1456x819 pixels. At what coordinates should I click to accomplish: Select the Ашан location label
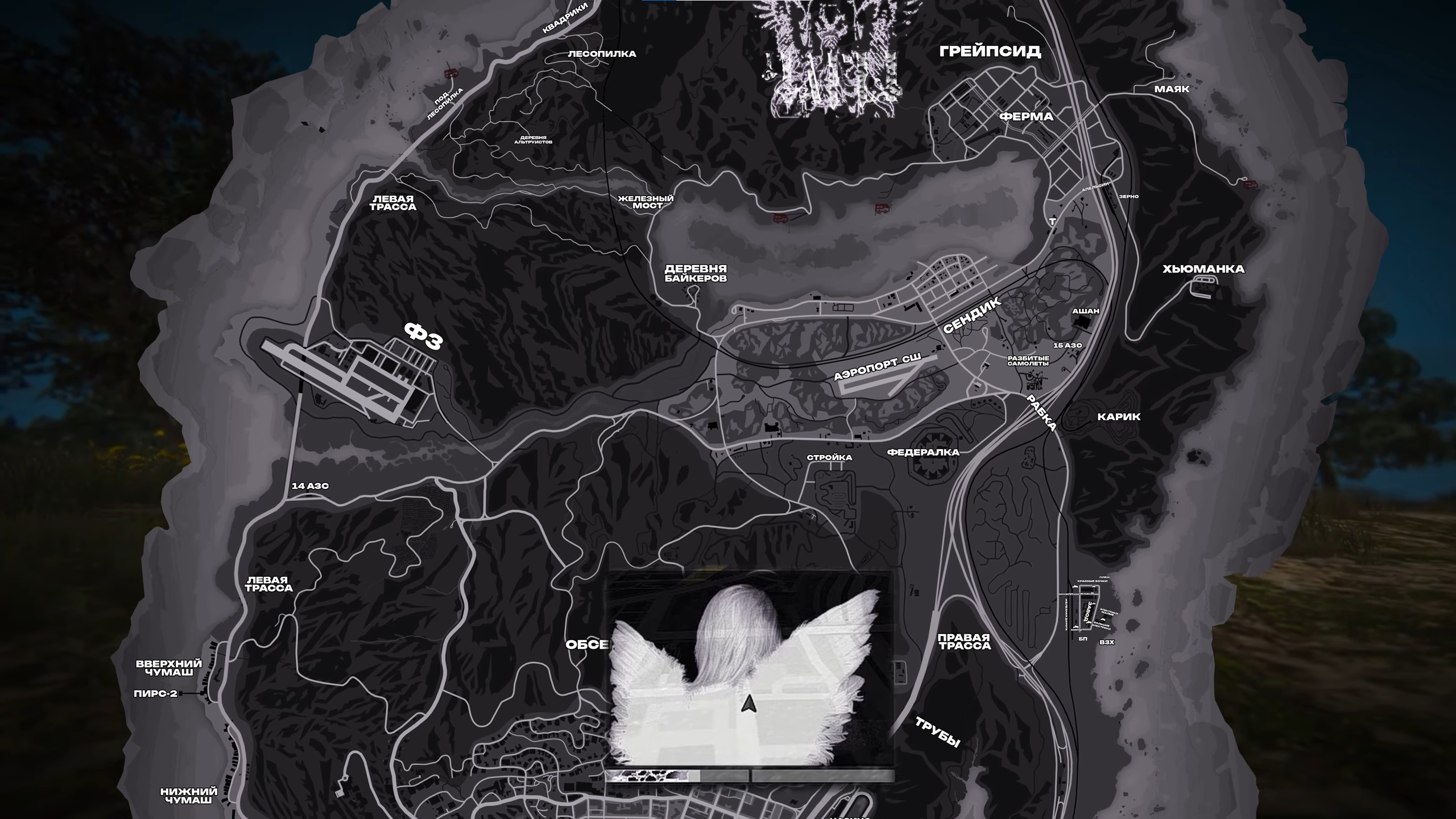1085,311
